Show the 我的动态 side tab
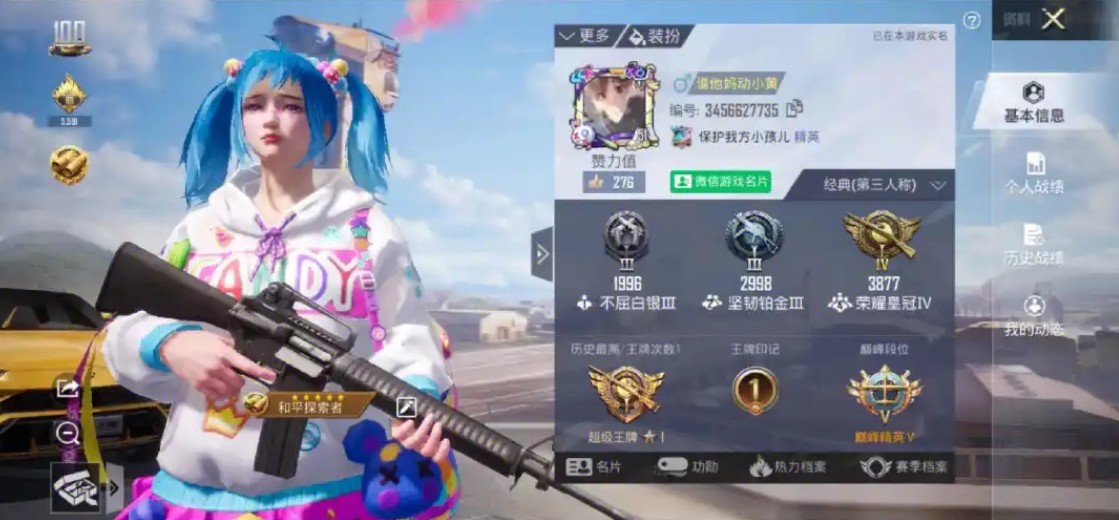This screenshot has width=1119, height=520. pos(1033,316)
